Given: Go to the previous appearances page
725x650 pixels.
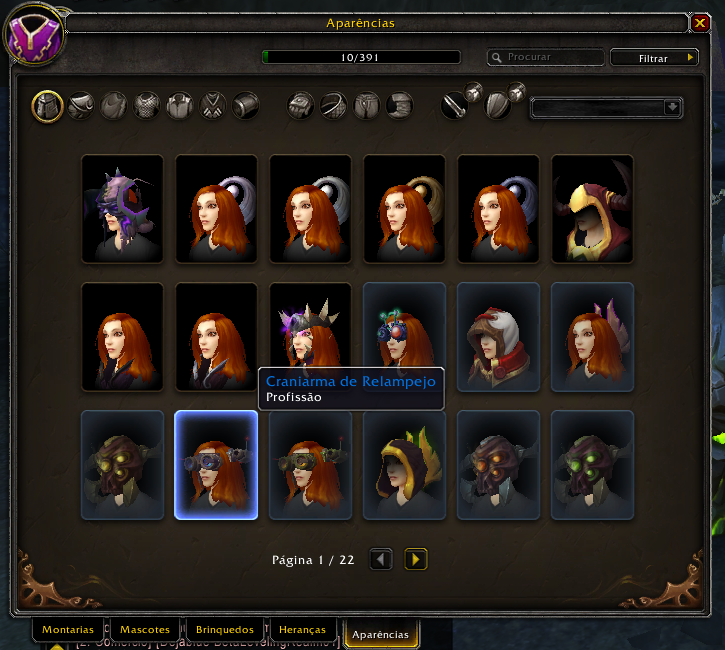Looking at the screenshot, I should (x=381, y=560).
